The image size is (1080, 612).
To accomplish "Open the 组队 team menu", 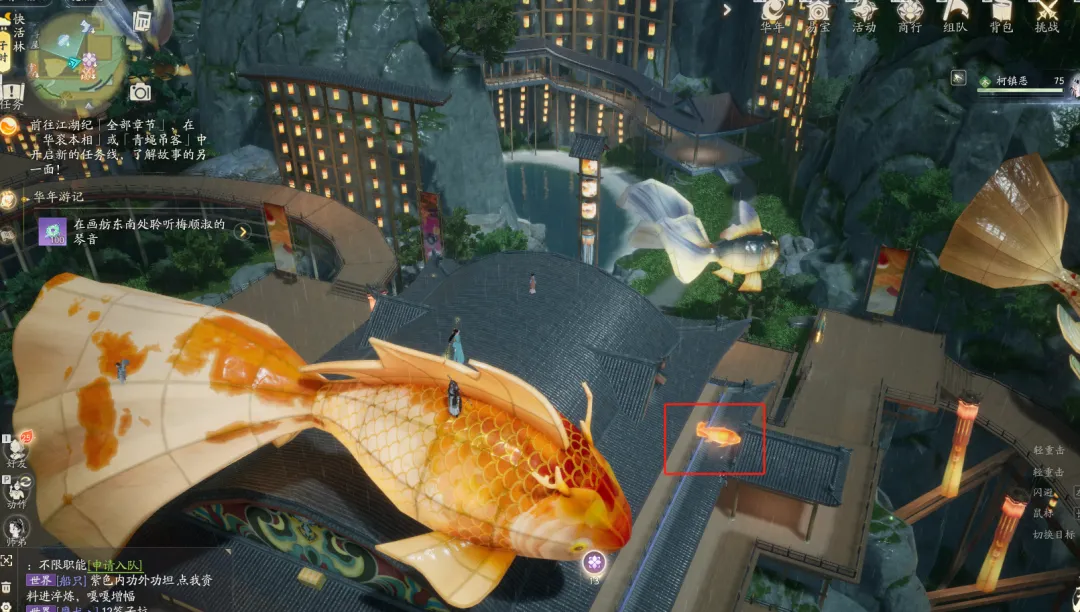I will [955, 14].
